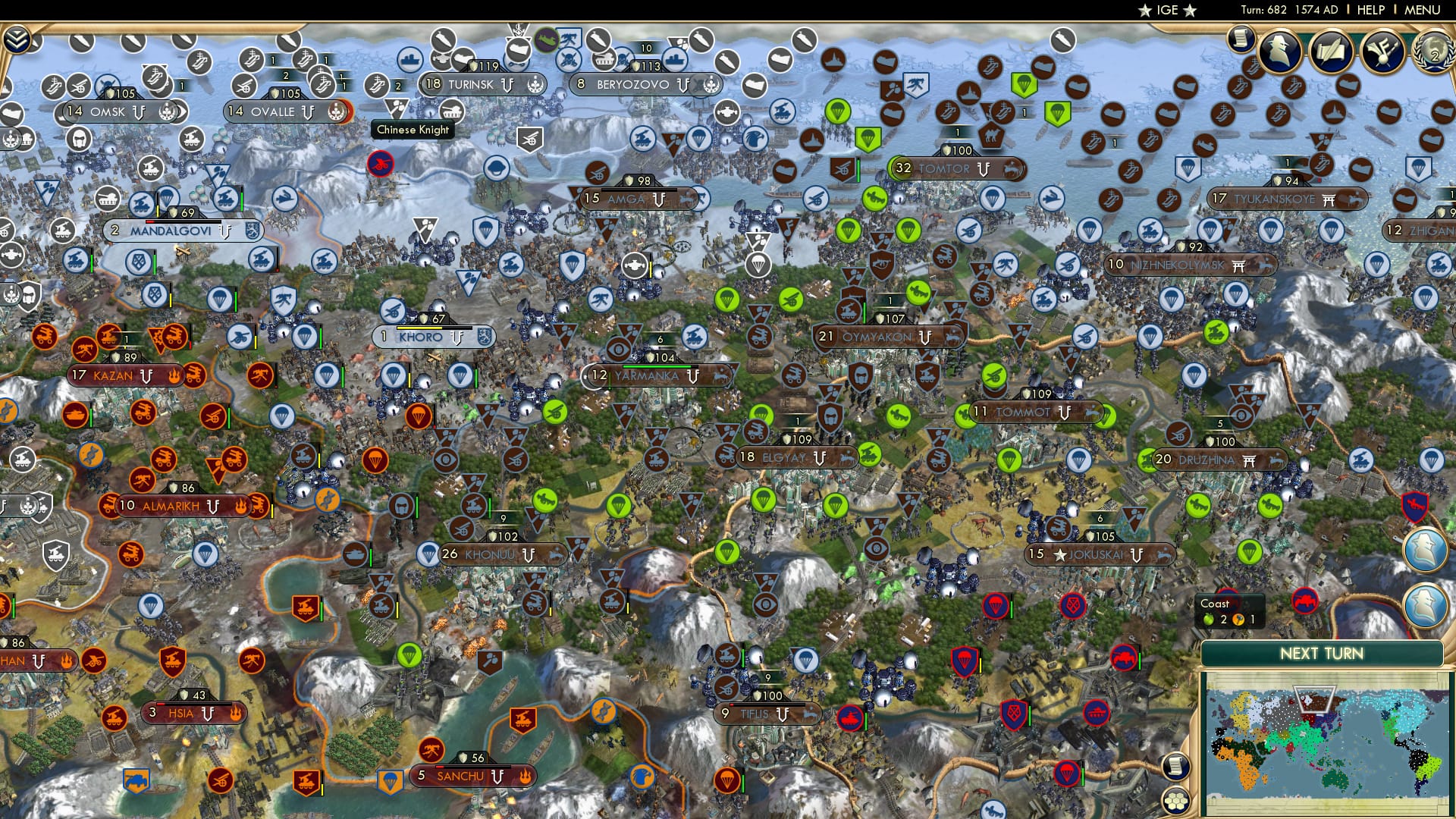Open the Culture overview quill-and-scroll icon
This screenshot has height=819, width=1456.
coord(1331,52)
